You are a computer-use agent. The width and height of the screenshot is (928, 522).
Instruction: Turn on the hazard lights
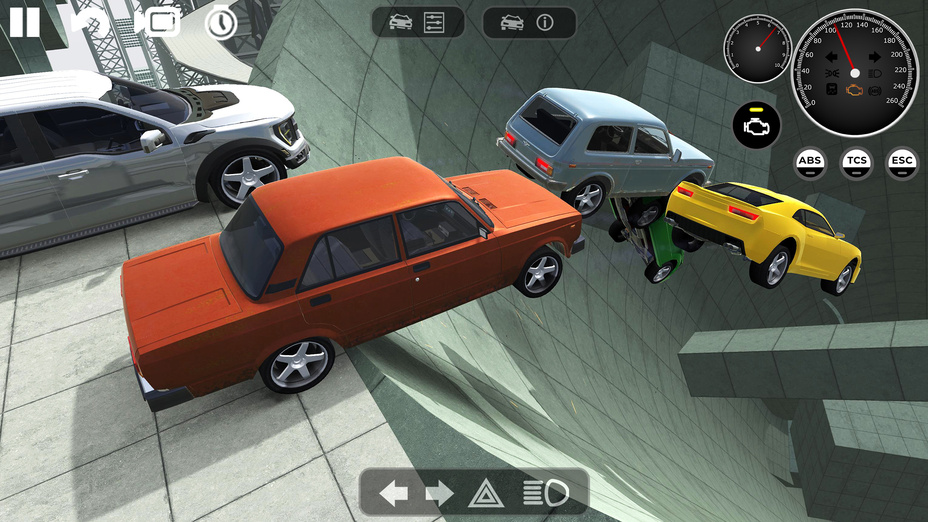coord(484,492)
